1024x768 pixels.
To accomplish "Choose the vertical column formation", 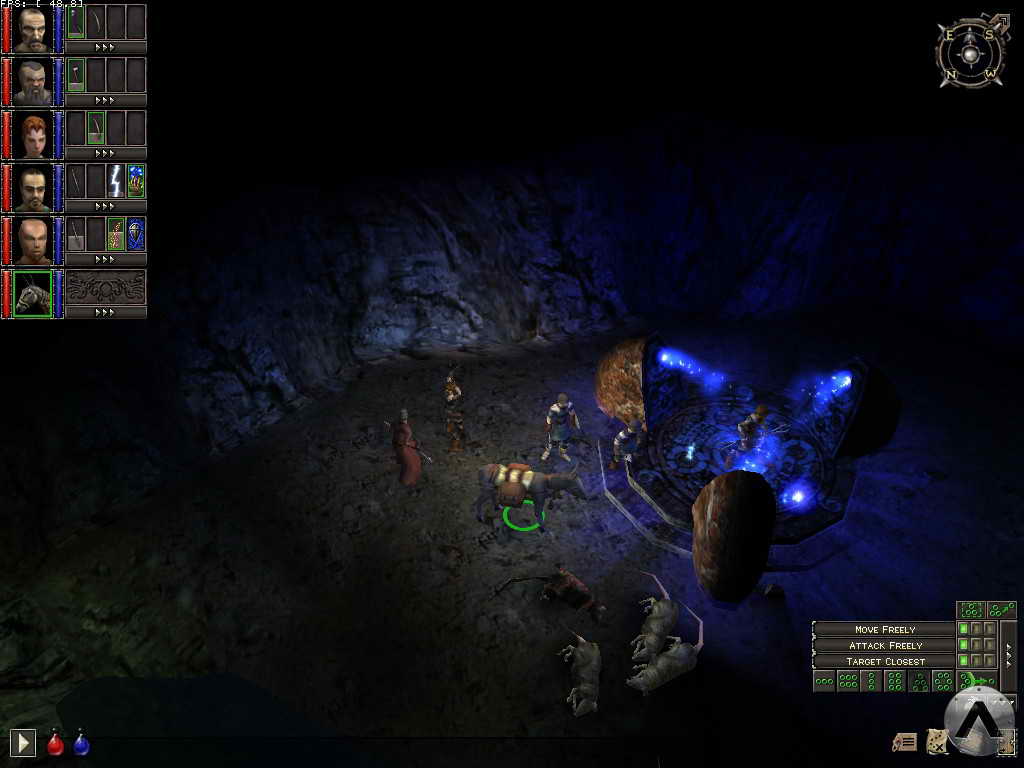I will (871, 682).
